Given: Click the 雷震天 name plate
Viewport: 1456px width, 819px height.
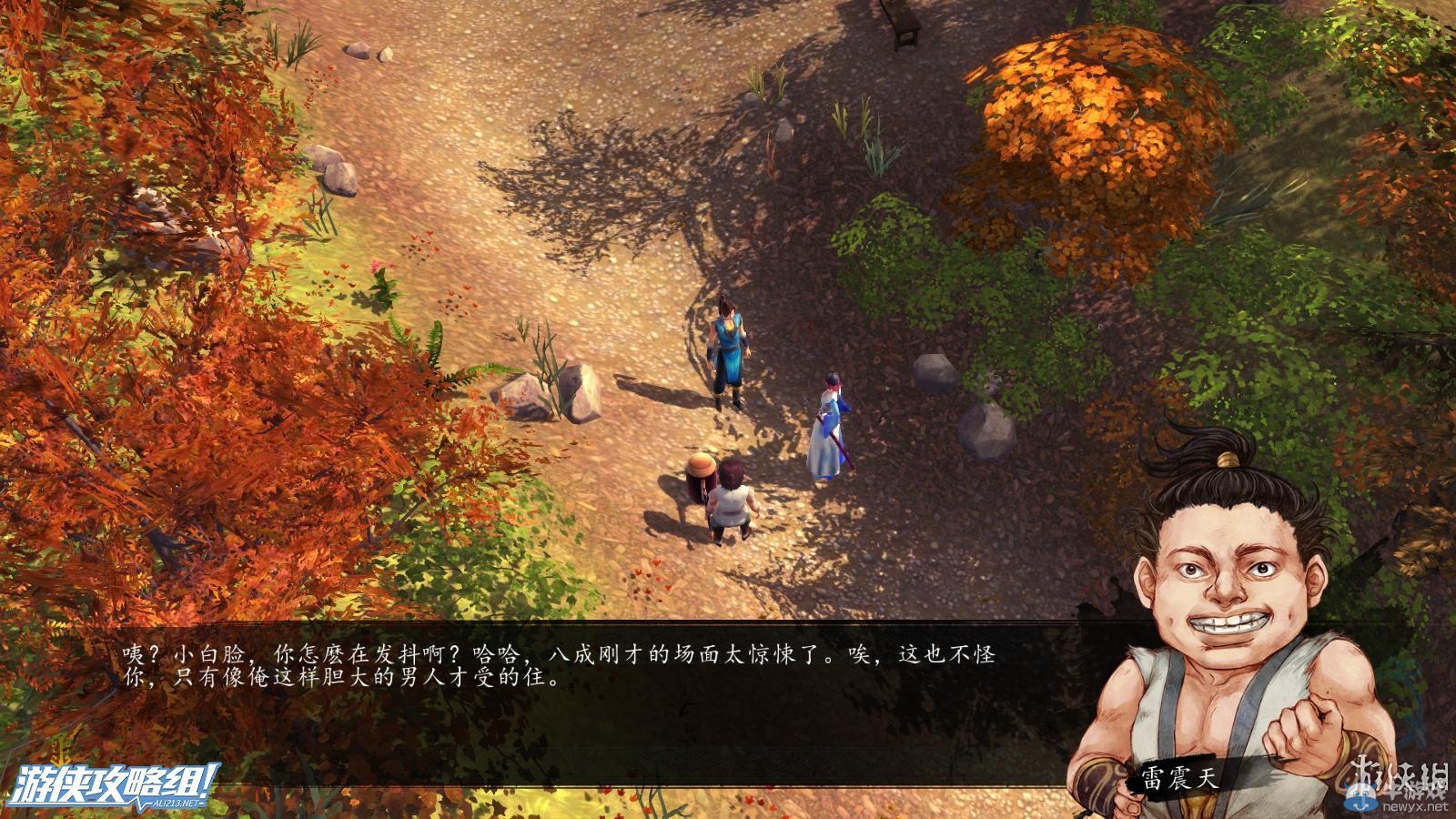Looking at the screenshot, I should click(x=1178, y=778).
